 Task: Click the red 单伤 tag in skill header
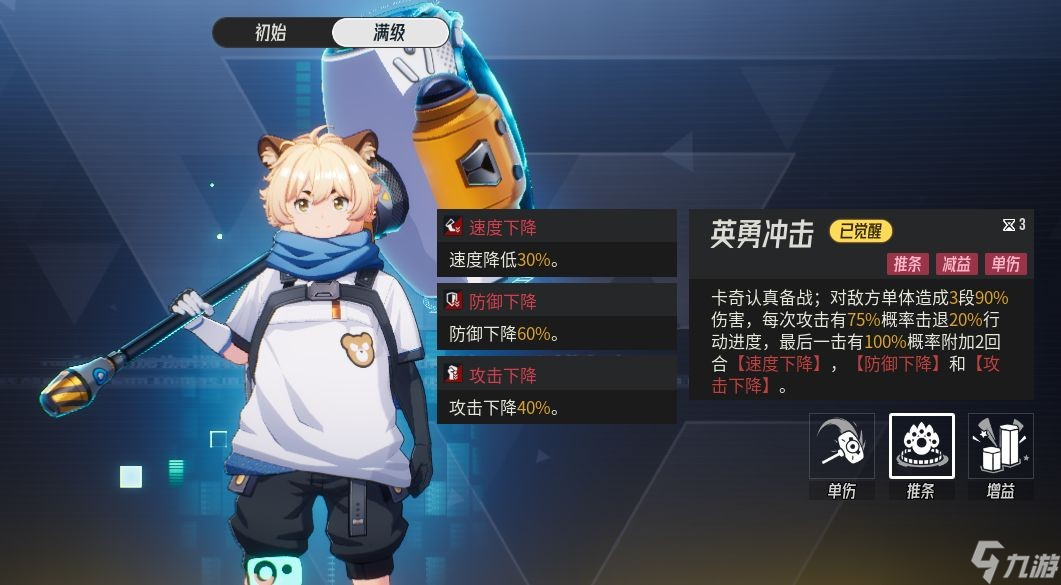(x=1005, y=264)
